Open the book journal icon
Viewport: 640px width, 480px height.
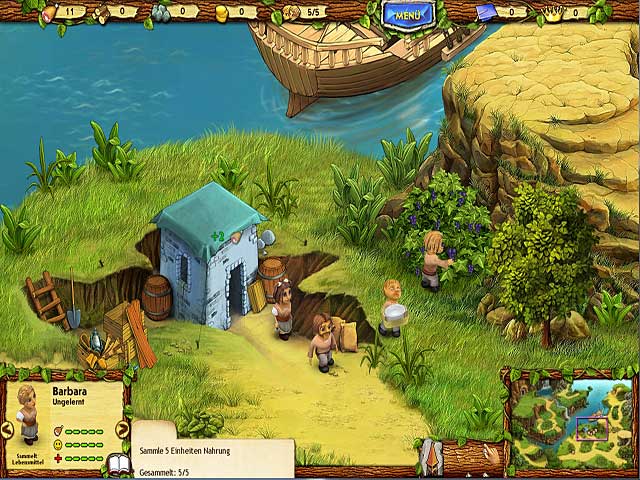click(118, 463)
